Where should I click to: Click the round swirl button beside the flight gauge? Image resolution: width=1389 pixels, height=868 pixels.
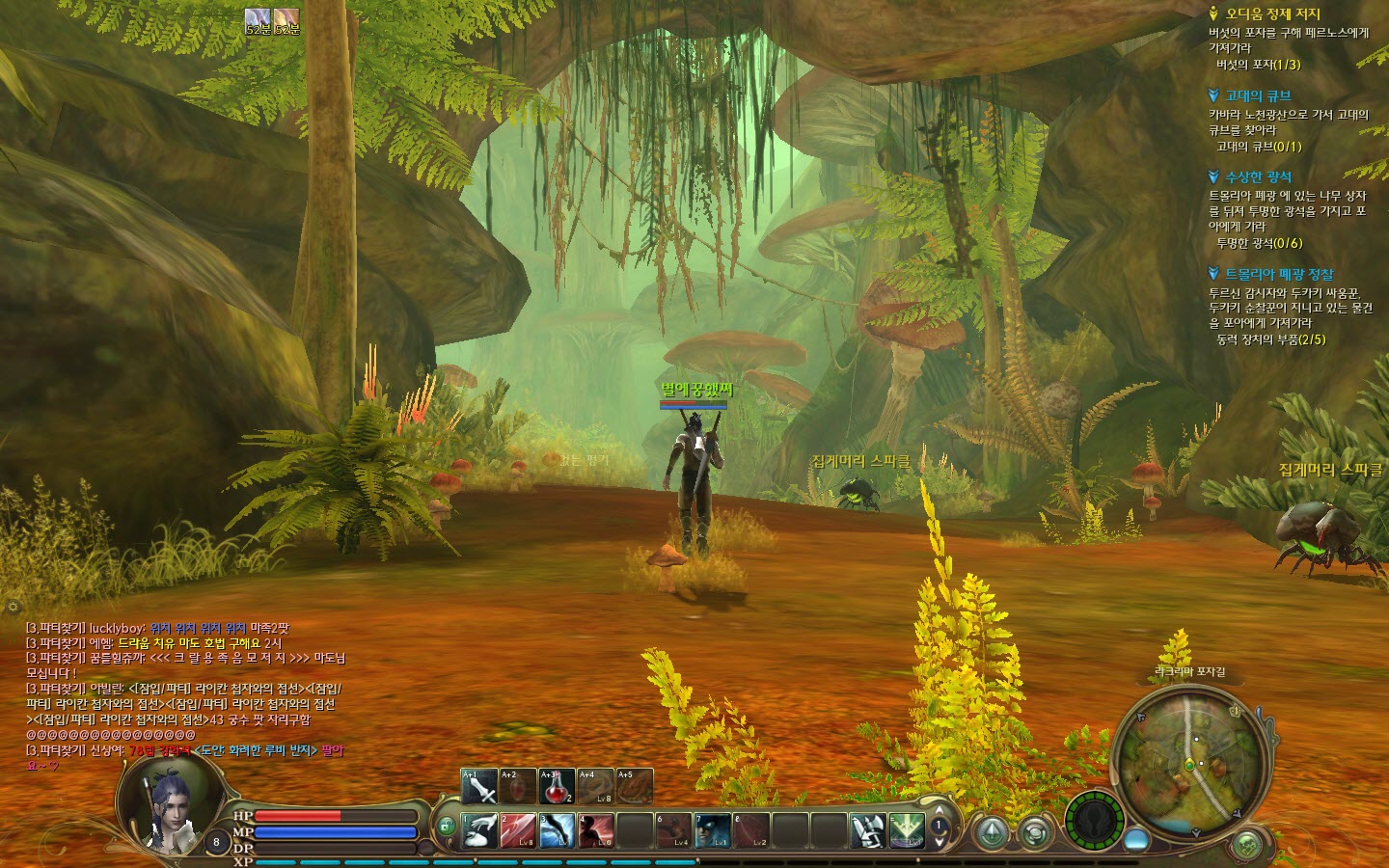(x=1035, y=831)
